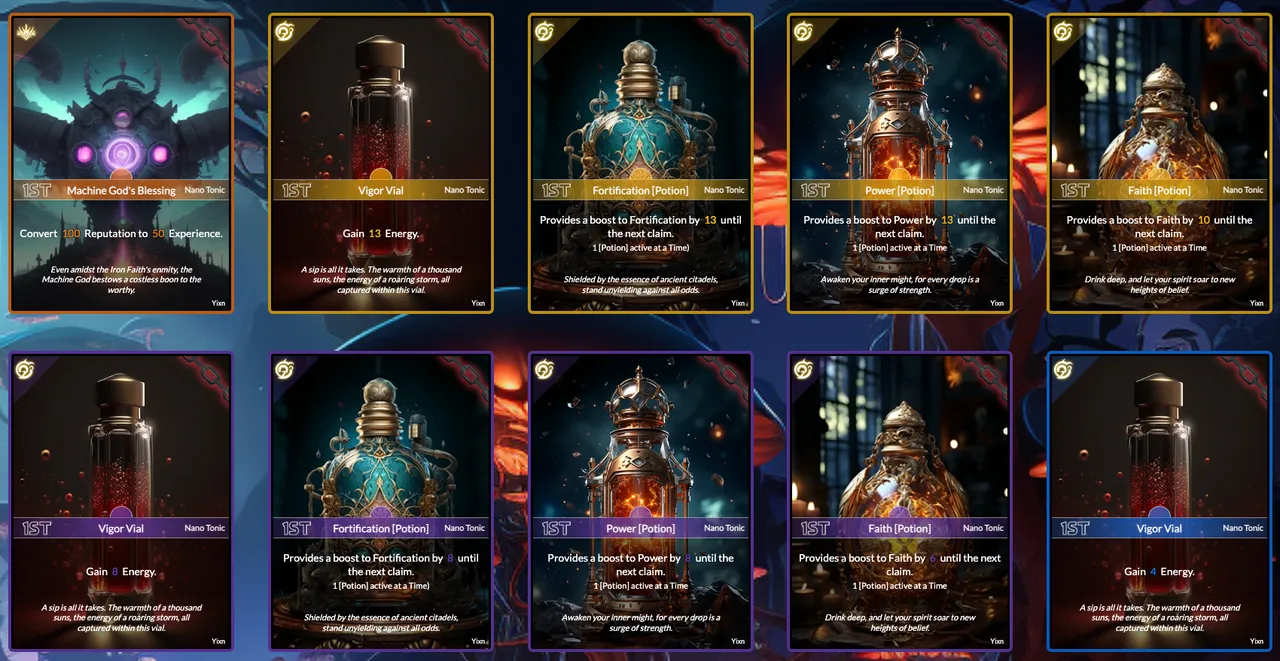1280x661 pixels.
Task: Pick the Power Potion with 8 boost
Action: pos(640,501)
